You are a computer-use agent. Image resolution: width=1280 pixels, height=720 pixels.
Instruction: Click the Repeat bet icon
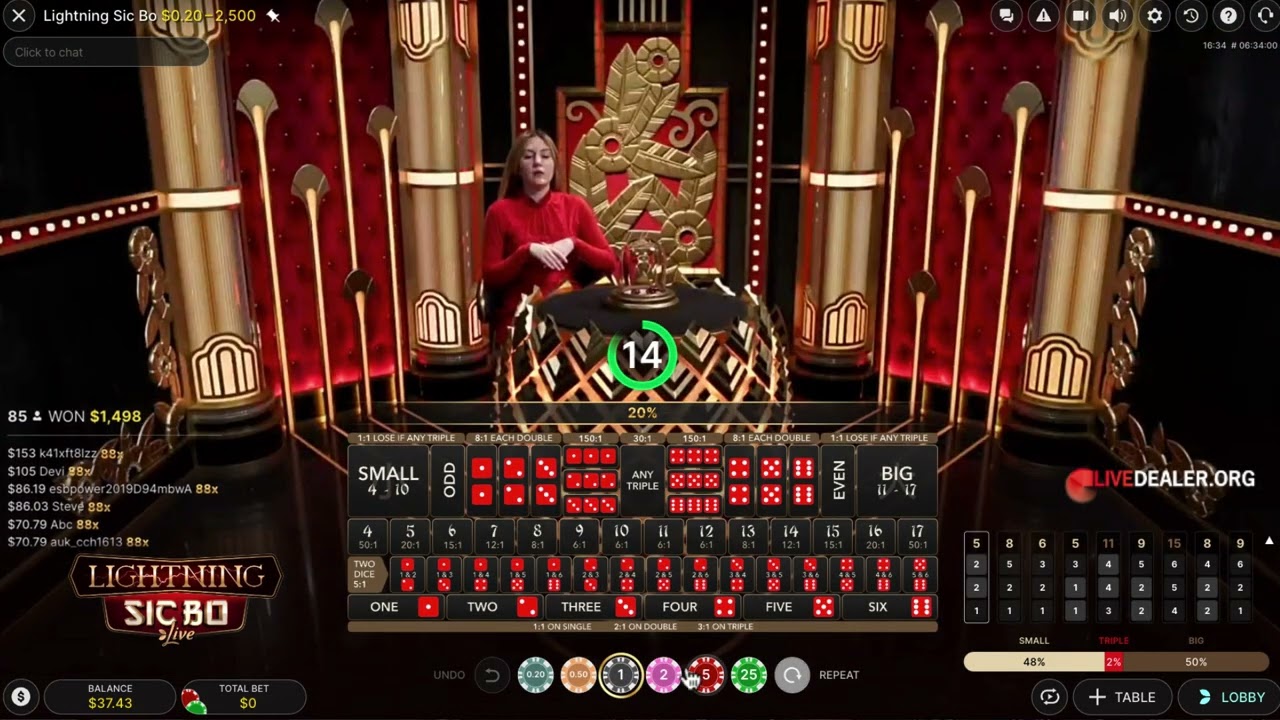pyautogui.click(x=792, y=675)
